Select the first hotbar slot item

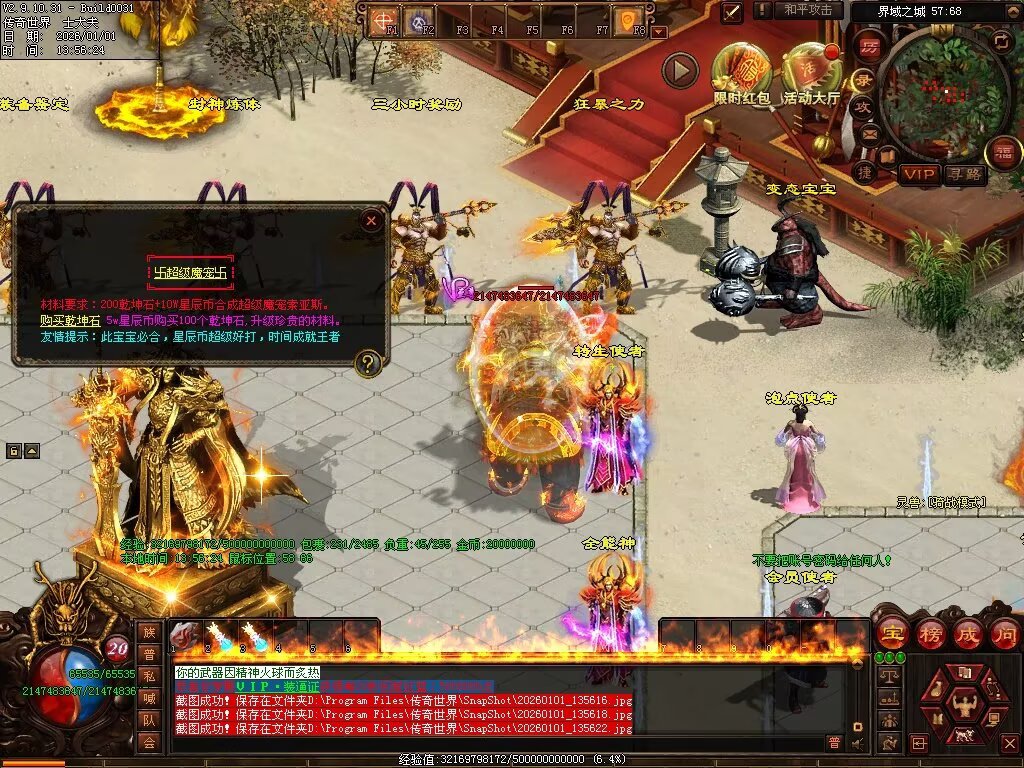(x=185, y=636)
